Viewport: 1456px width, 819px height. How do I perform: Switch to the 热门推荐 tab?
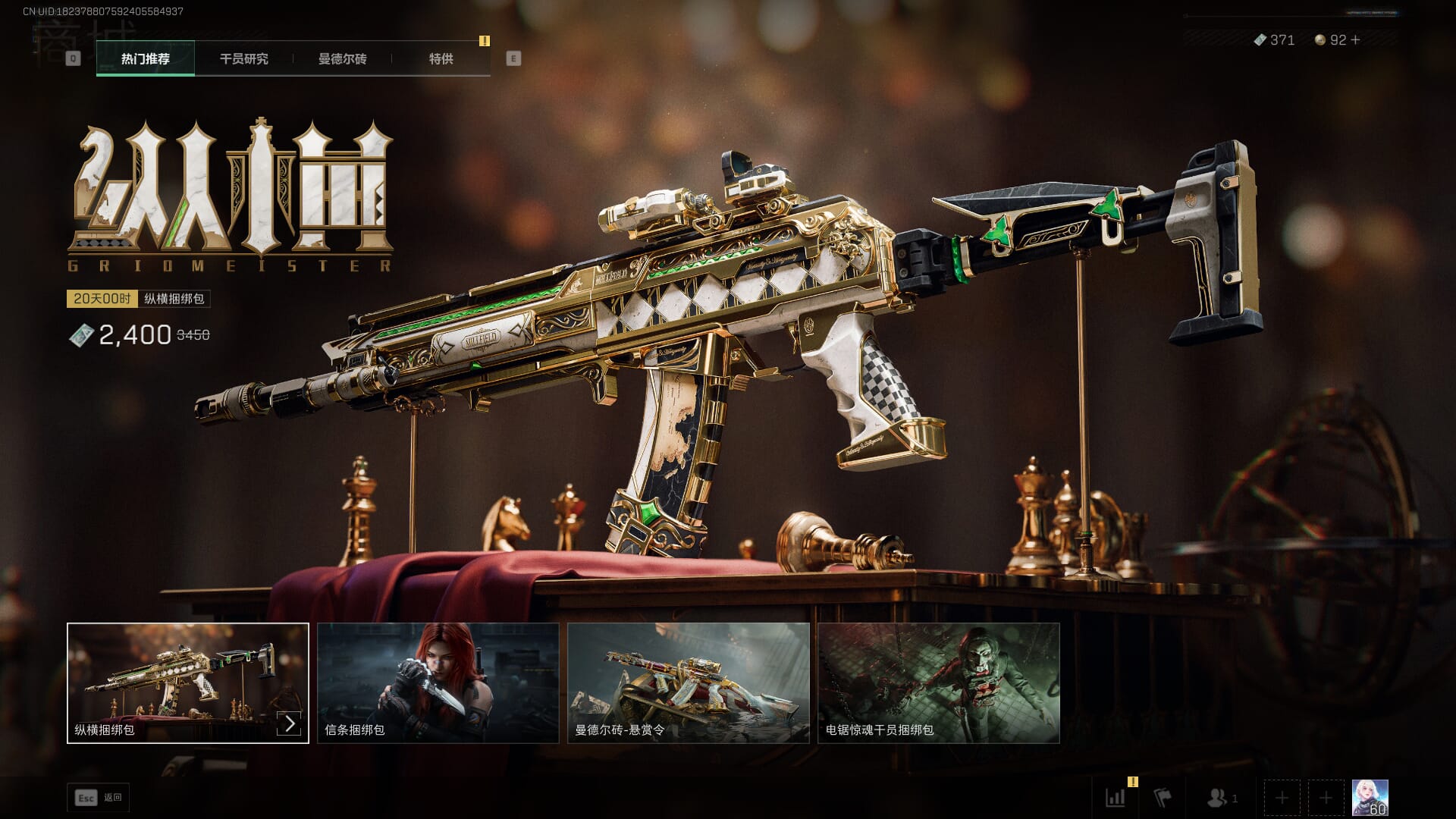point(146,58)
